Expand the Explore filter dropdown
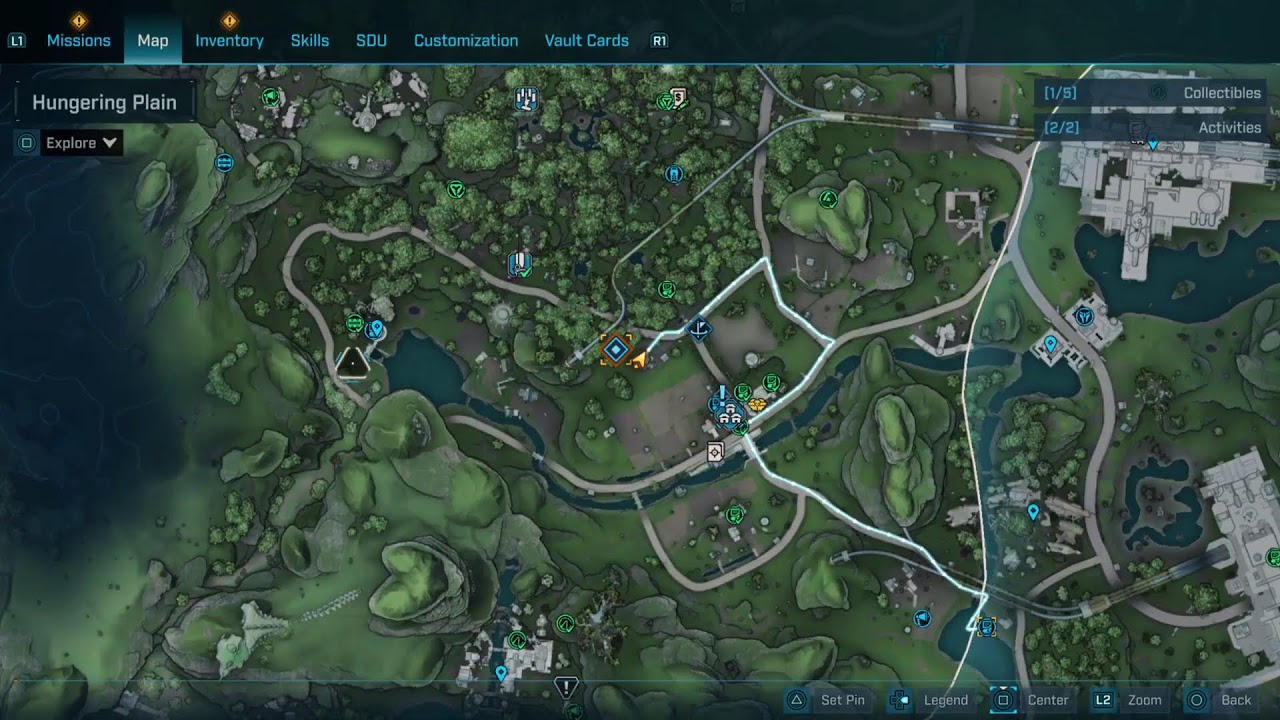 [x=81, y=143]
